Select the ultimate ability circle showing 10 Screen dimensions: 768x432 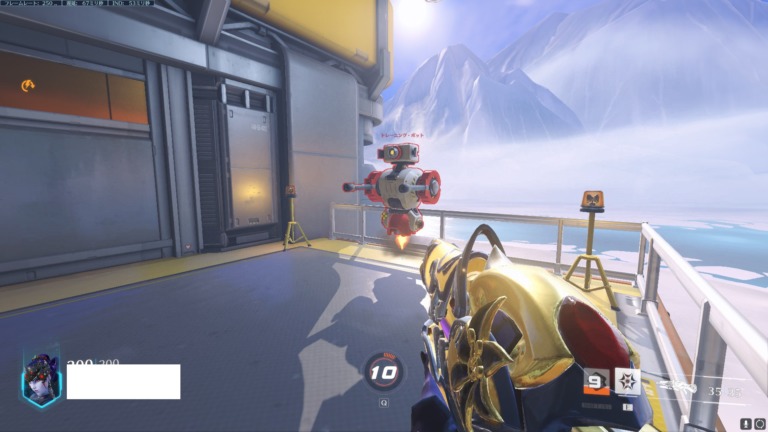(384, 373)
